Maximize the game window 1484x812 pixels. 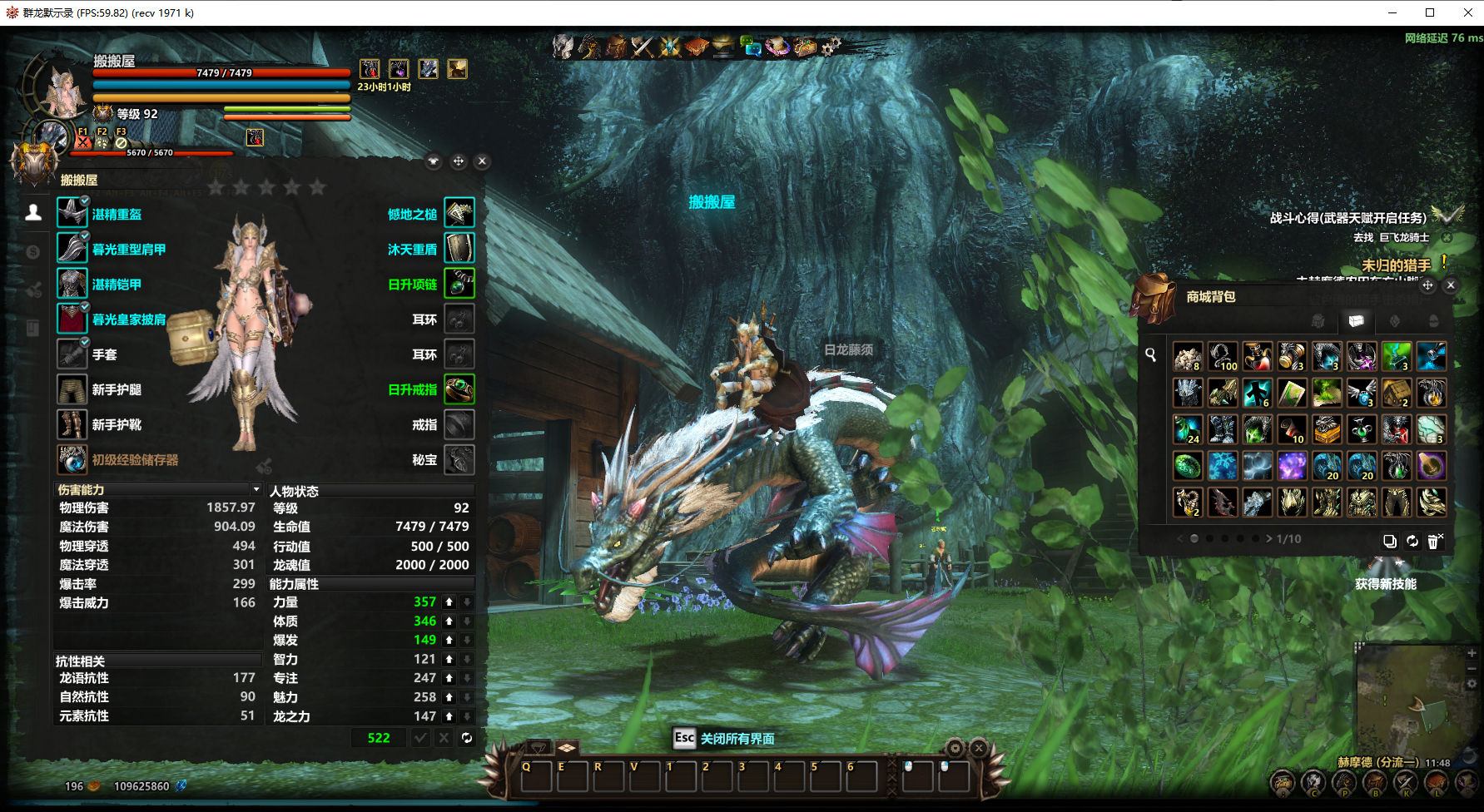(x=1430, y=12)
